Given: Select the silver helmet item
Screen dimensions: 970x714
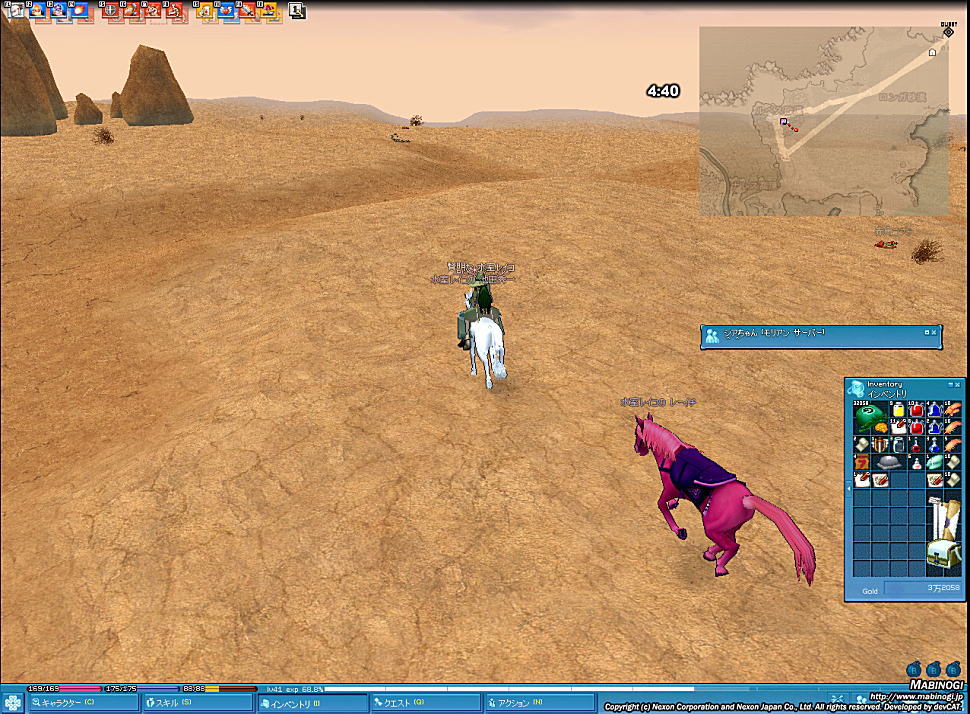Looking at the screenshot, I should (x=890, y=462).
